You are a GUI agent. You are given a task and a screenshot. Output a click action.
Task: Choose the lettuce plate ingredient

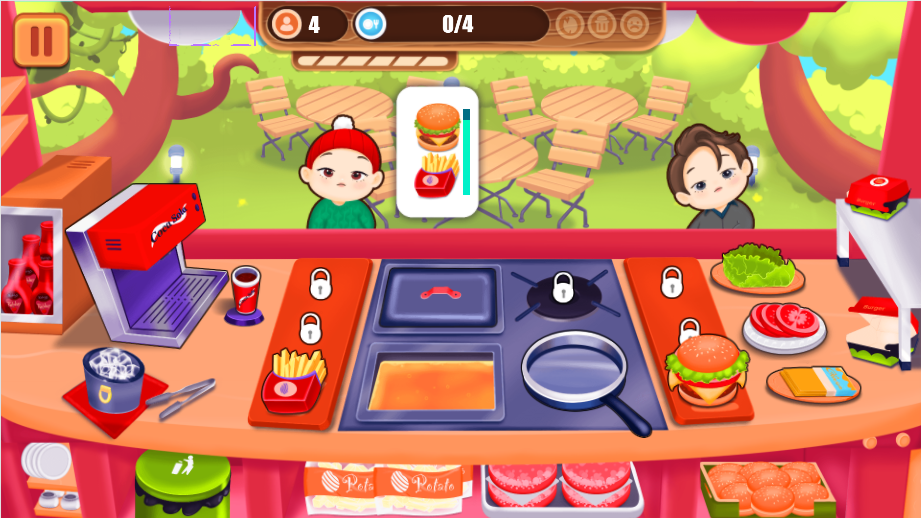(x=757, y=267)
